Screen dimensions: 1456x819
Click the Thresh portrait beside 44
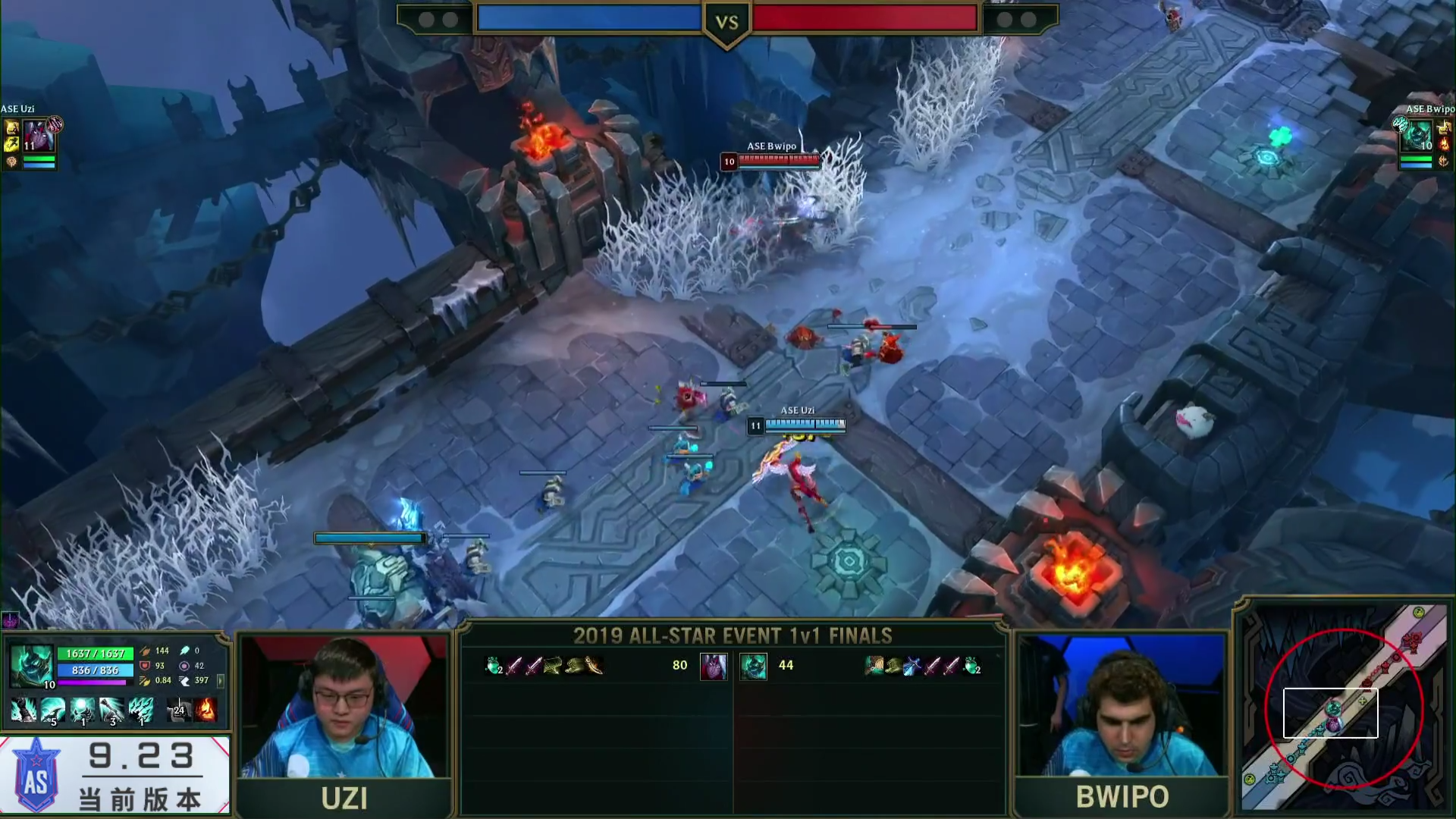click(753, 666)
